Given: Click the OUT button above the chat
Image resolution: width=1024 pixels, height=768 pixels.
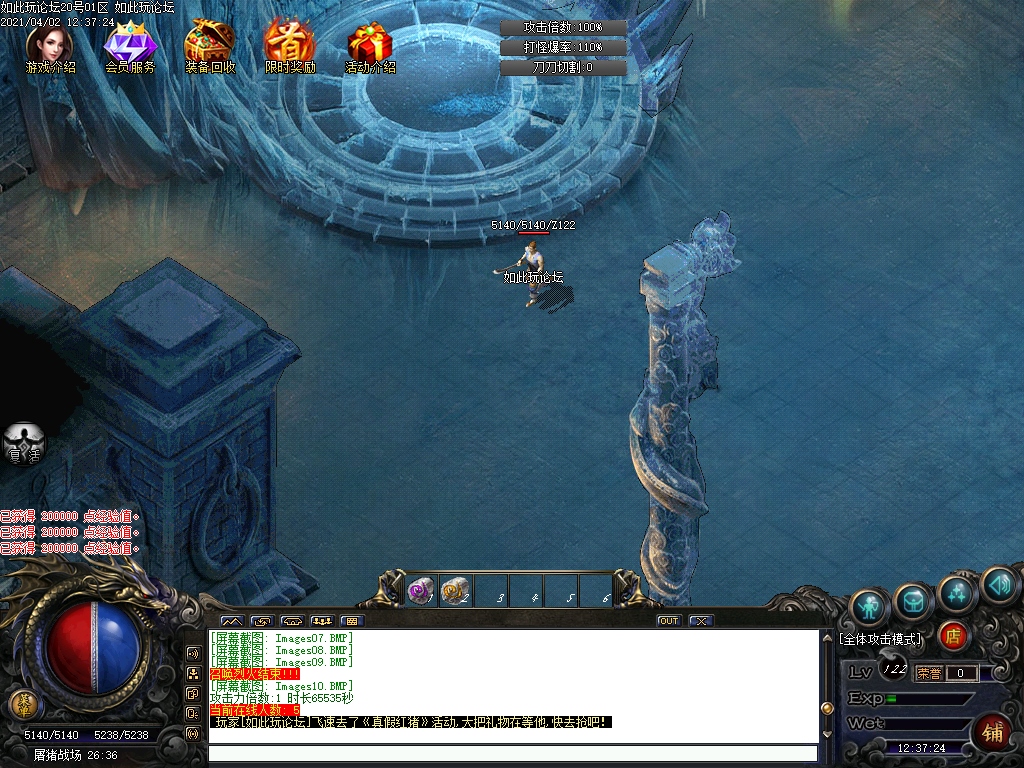Looking at the screenshot, I should click(x=669, y=621).
